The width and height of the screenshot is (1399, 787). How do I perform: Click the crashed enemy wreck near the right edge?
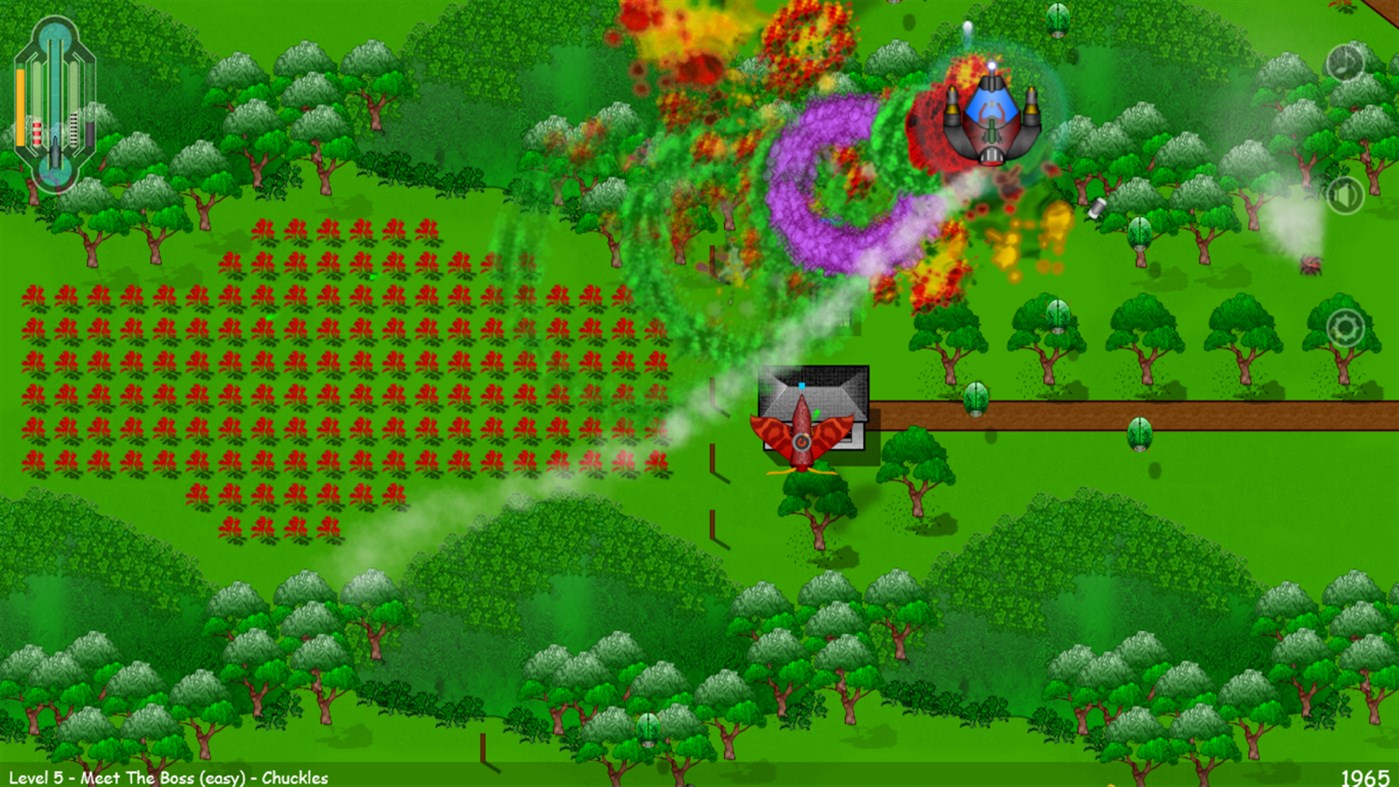coord(1310,265)
